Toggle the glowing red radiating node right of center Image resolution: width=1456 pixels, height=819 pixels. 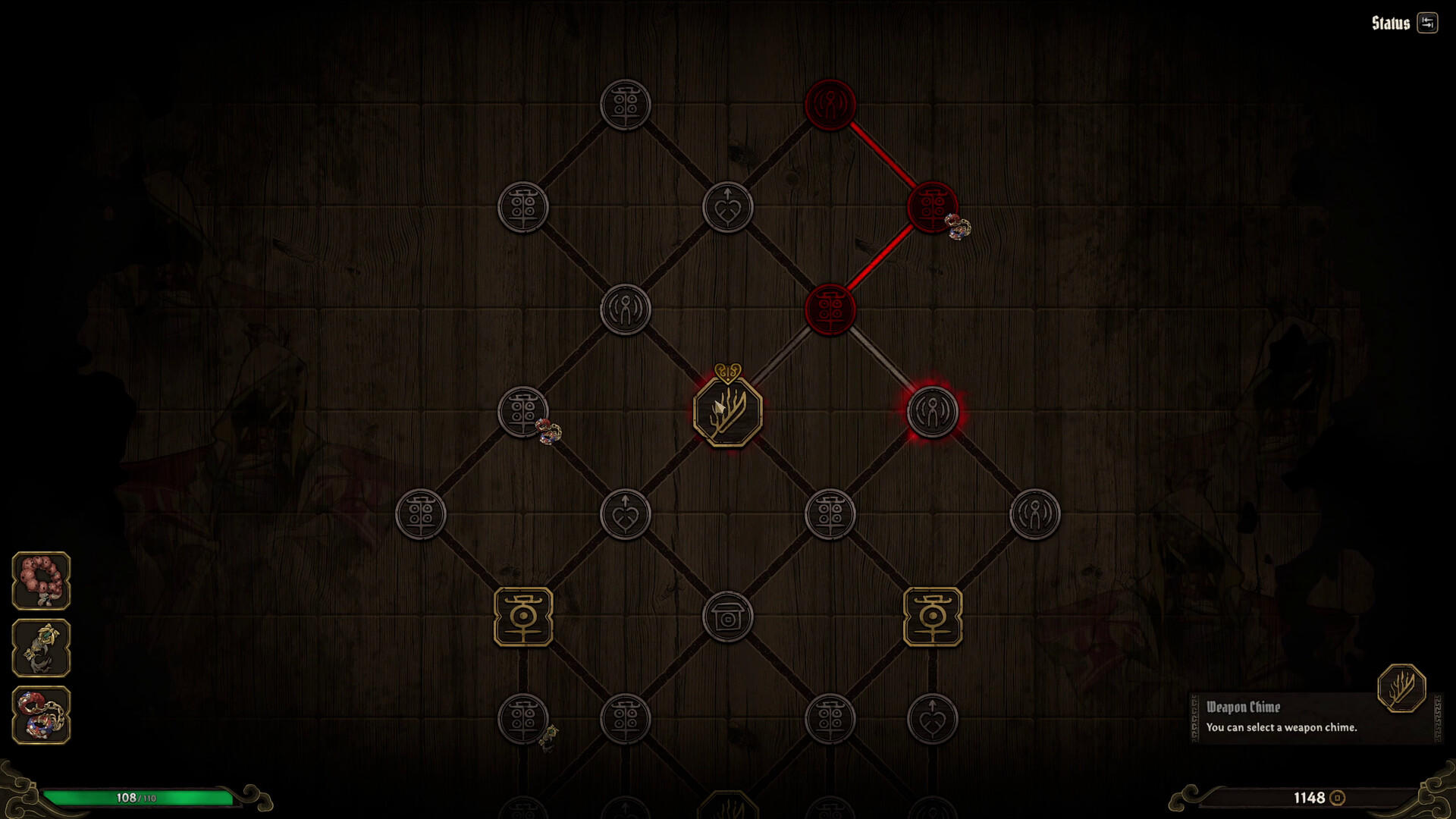coord(931,411)
